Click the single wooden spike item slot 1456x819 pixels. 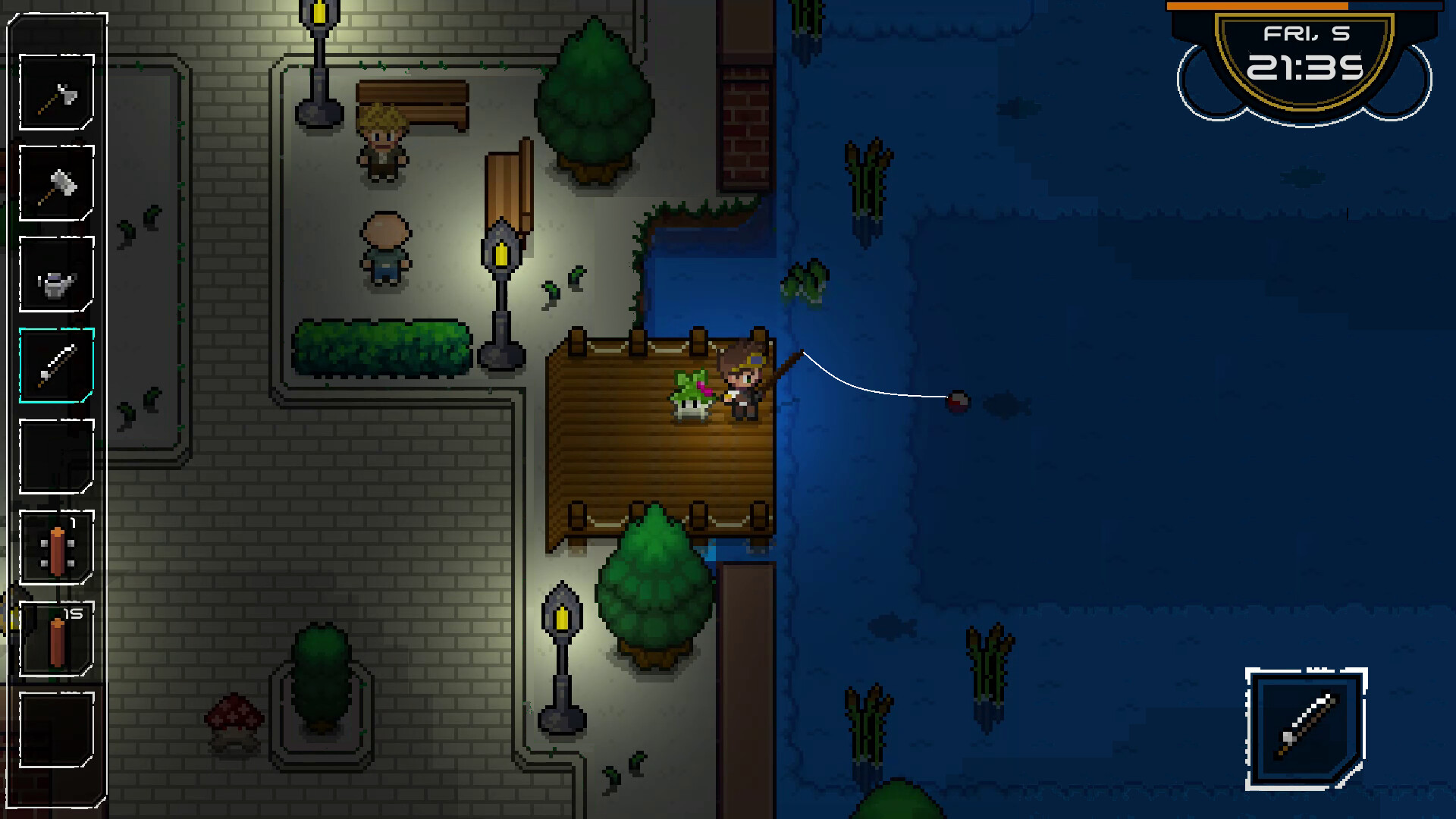click(56, 548)
